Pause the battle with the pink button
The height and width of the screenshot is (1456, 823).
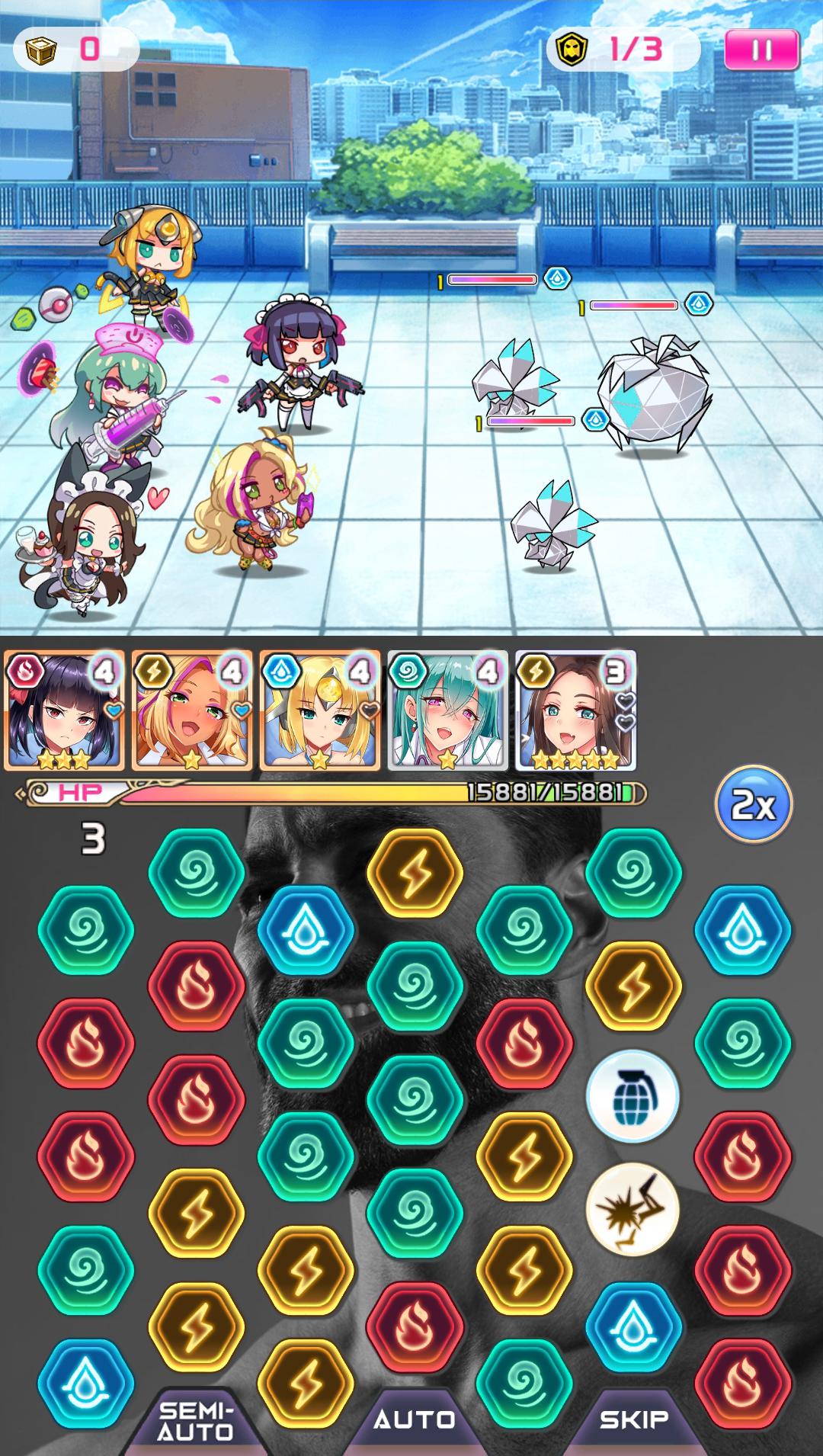[x=761, y=50]
